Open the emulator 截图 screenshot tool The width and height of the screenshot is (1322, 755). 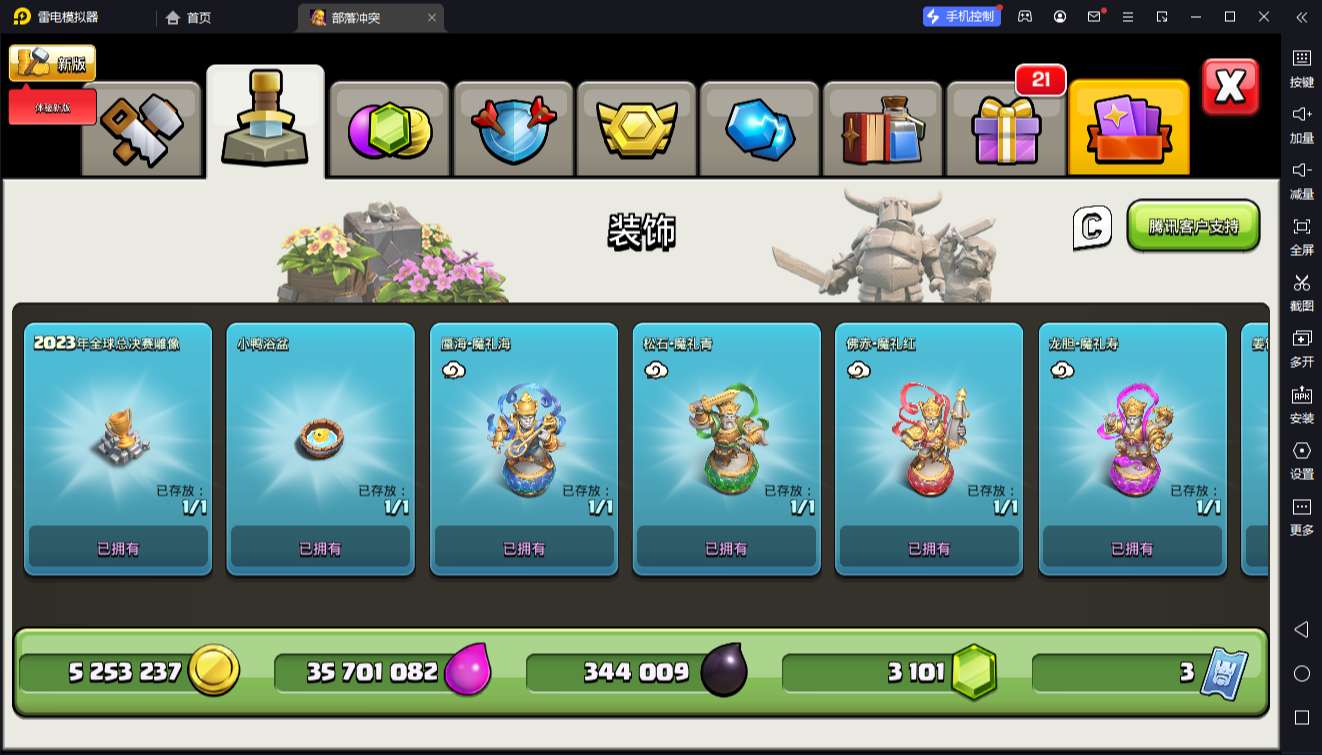tap(1301, 292)
